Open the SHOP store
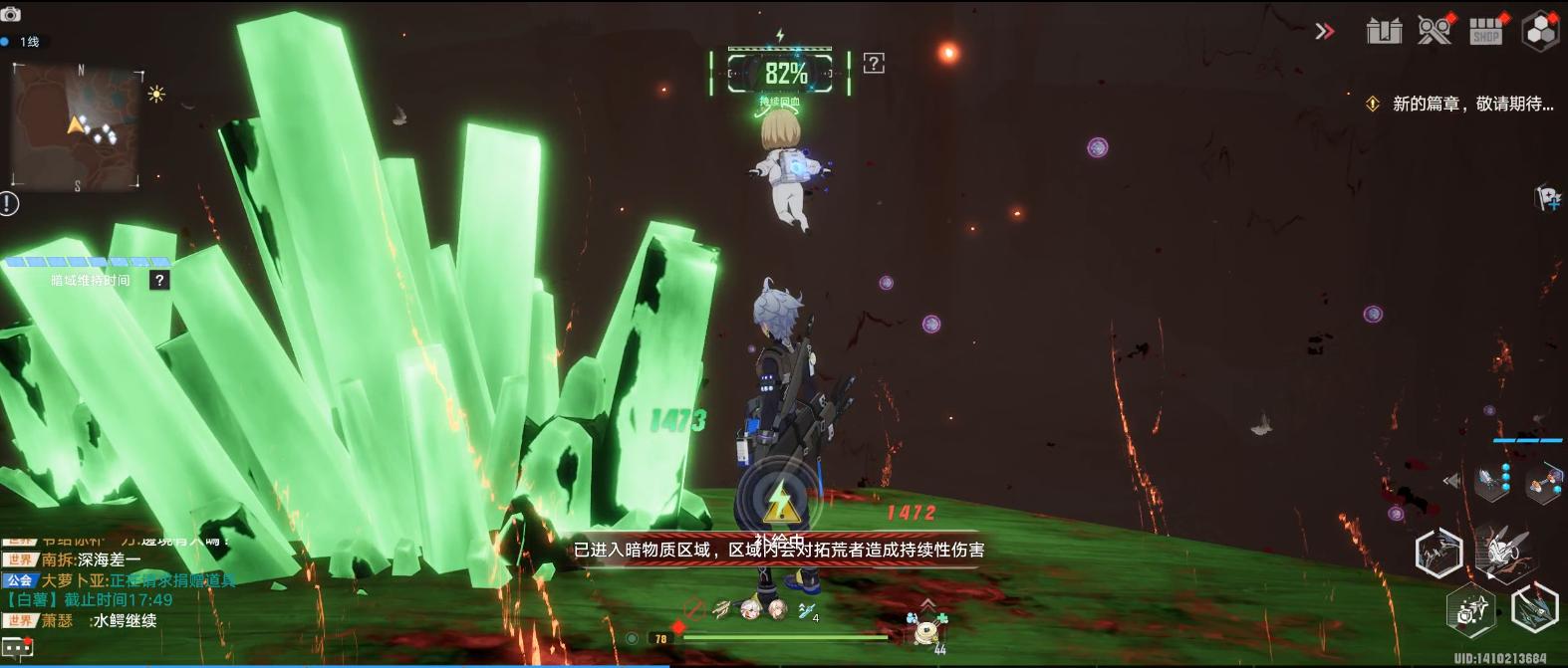Image resolution: width=1568 pixels, height=668 pixels. point(1486,31)
